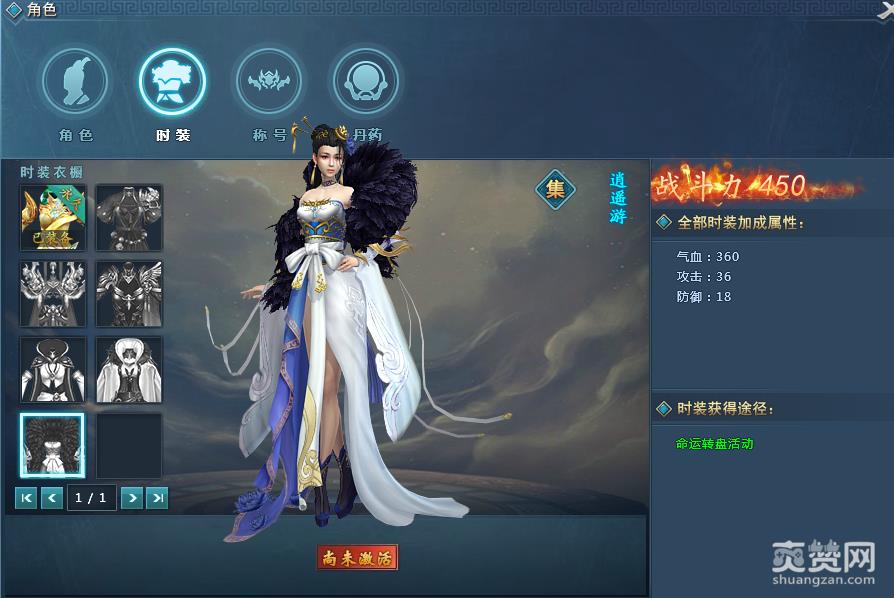Jump to the last wardrobe page
Image resolution: width=894 pixels, height=598 pixels.
(157, 497)
